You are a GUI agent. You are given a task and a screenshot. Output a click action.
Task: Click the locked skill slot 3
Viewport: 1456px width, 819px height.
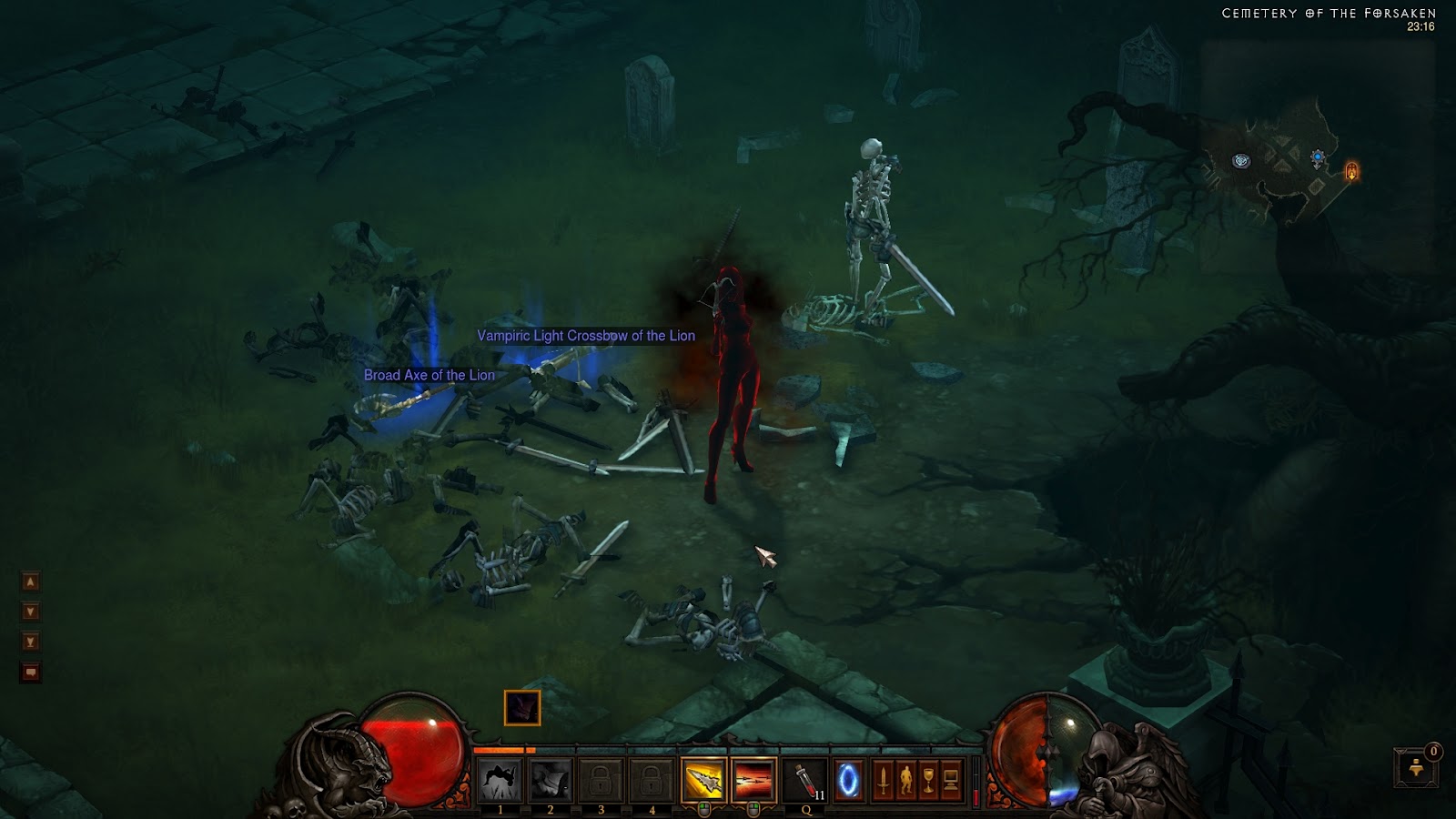tap(601, 778)
